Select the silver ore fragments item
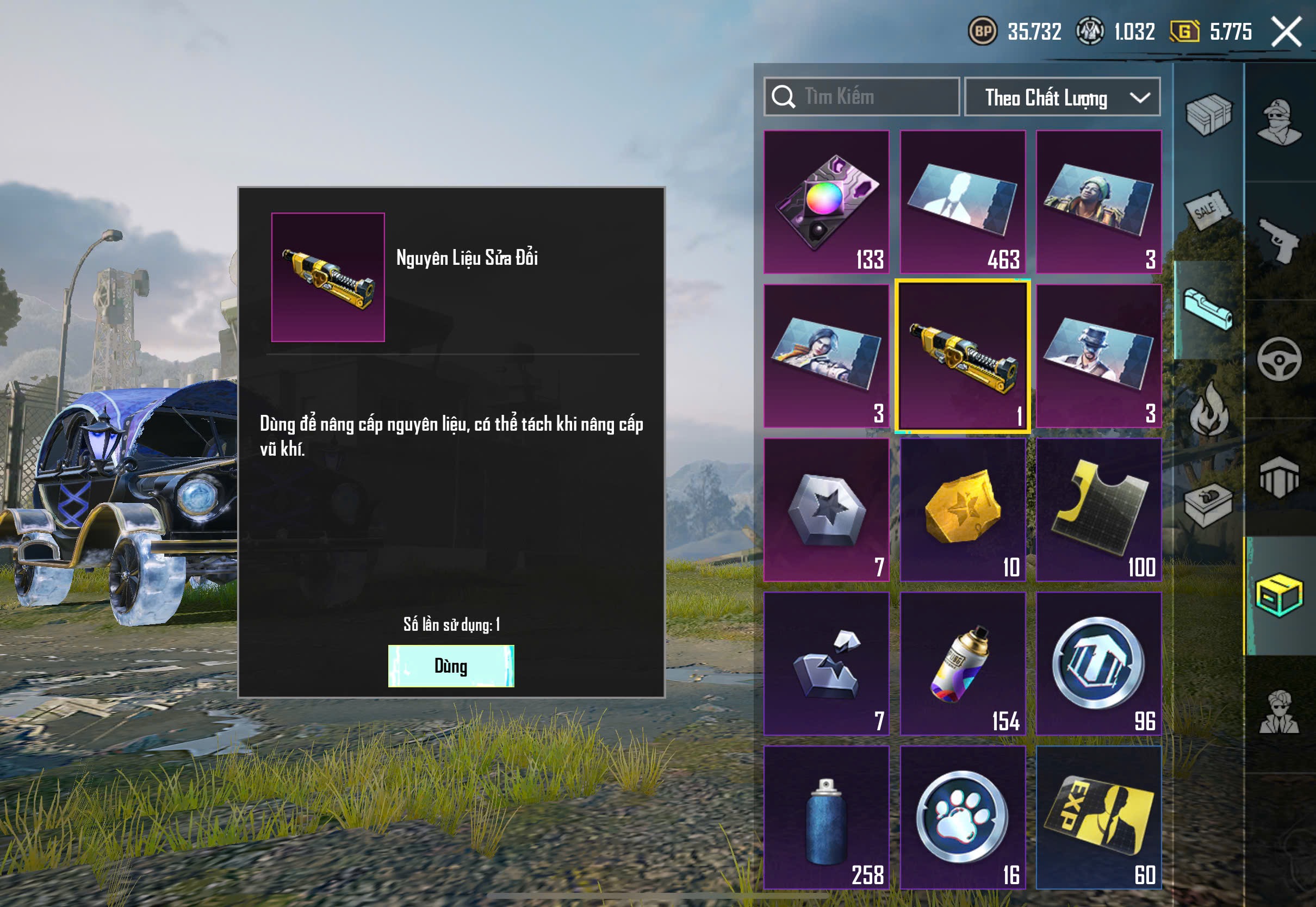This screenshot has width=1316, height=907. pos(826,663)
